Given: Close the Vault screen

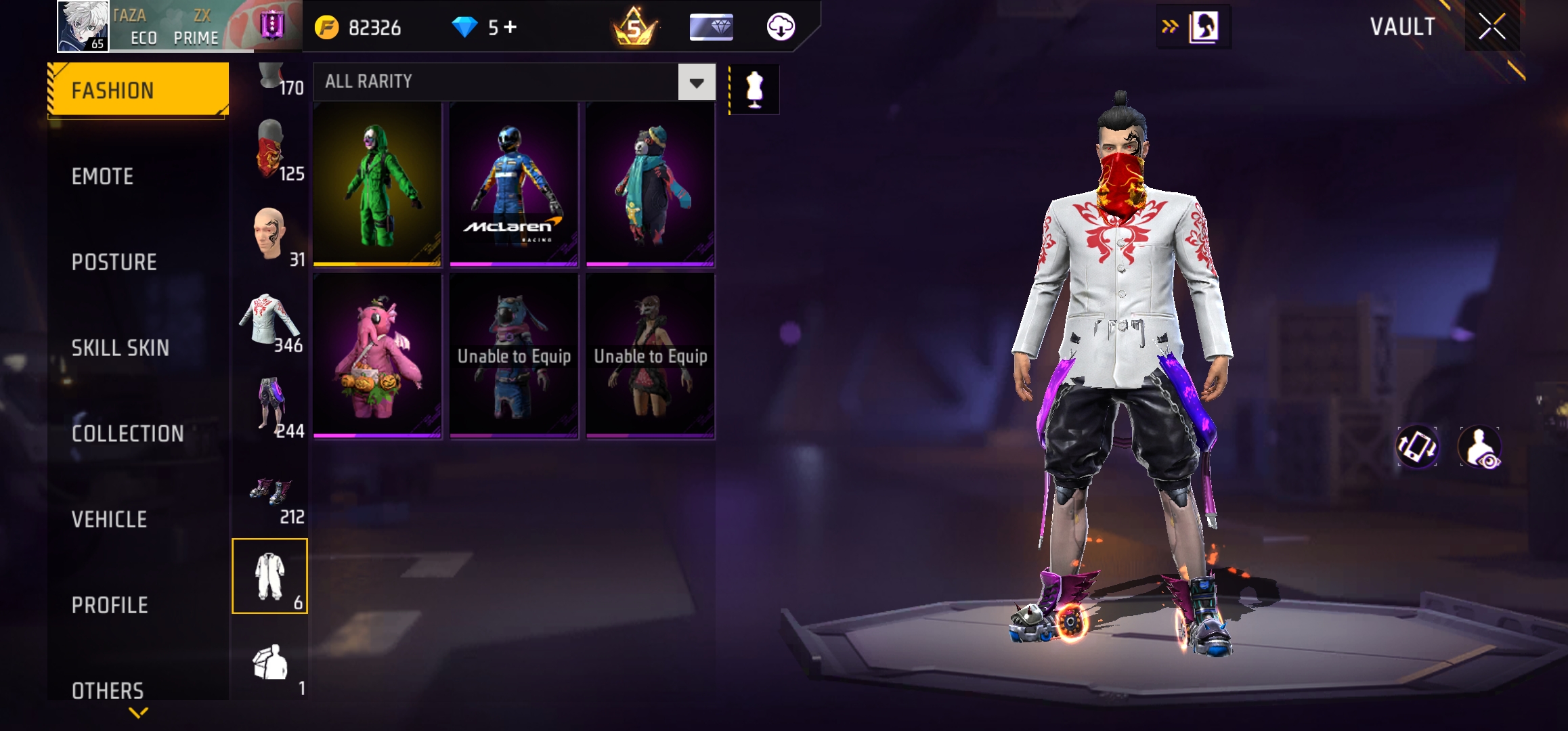Looking at the screenshot, I should coord(1491,27).
